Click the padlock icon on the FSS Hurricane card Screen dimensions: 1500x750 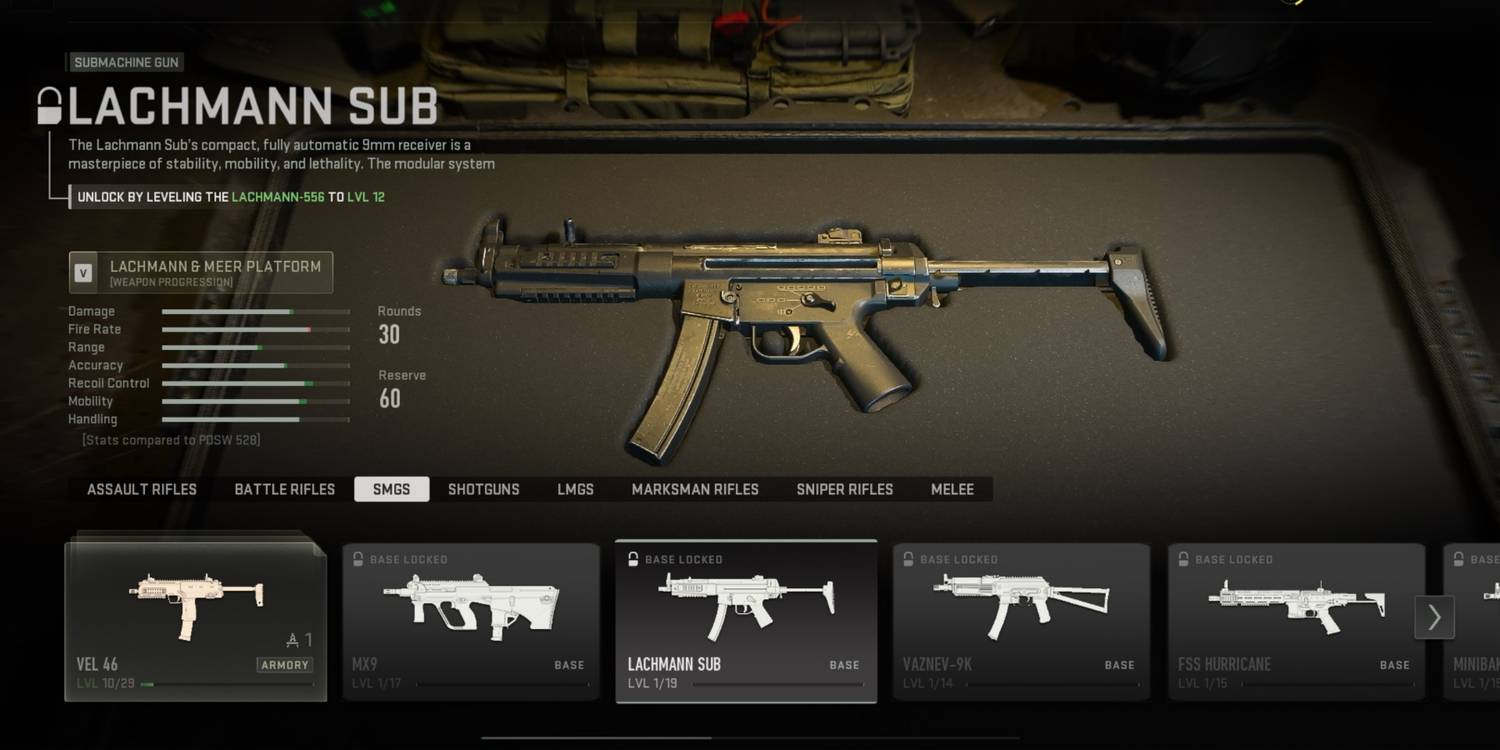click(1185, 560)
